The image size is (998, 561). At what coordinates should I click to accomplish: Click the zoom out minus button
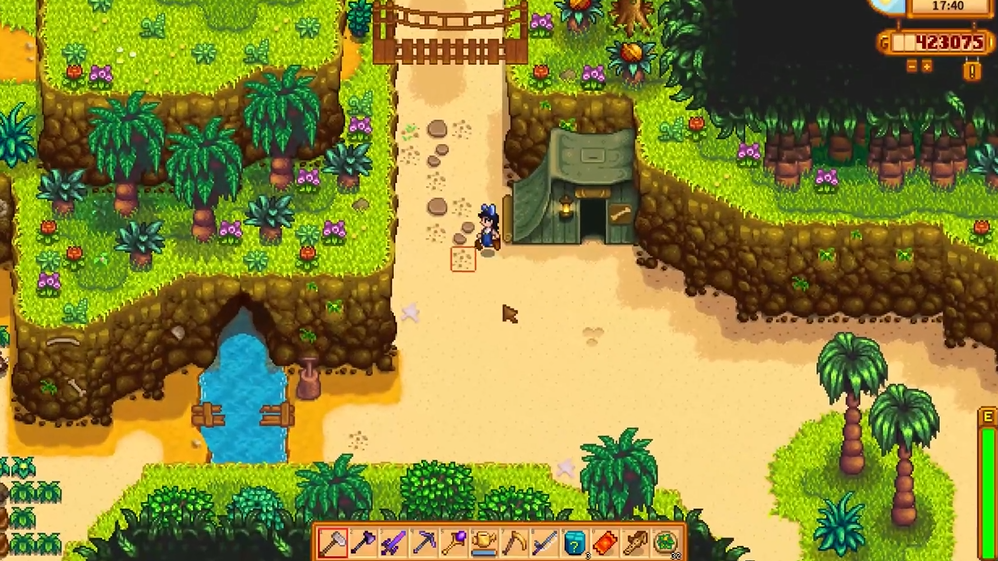tap(911, 66)
